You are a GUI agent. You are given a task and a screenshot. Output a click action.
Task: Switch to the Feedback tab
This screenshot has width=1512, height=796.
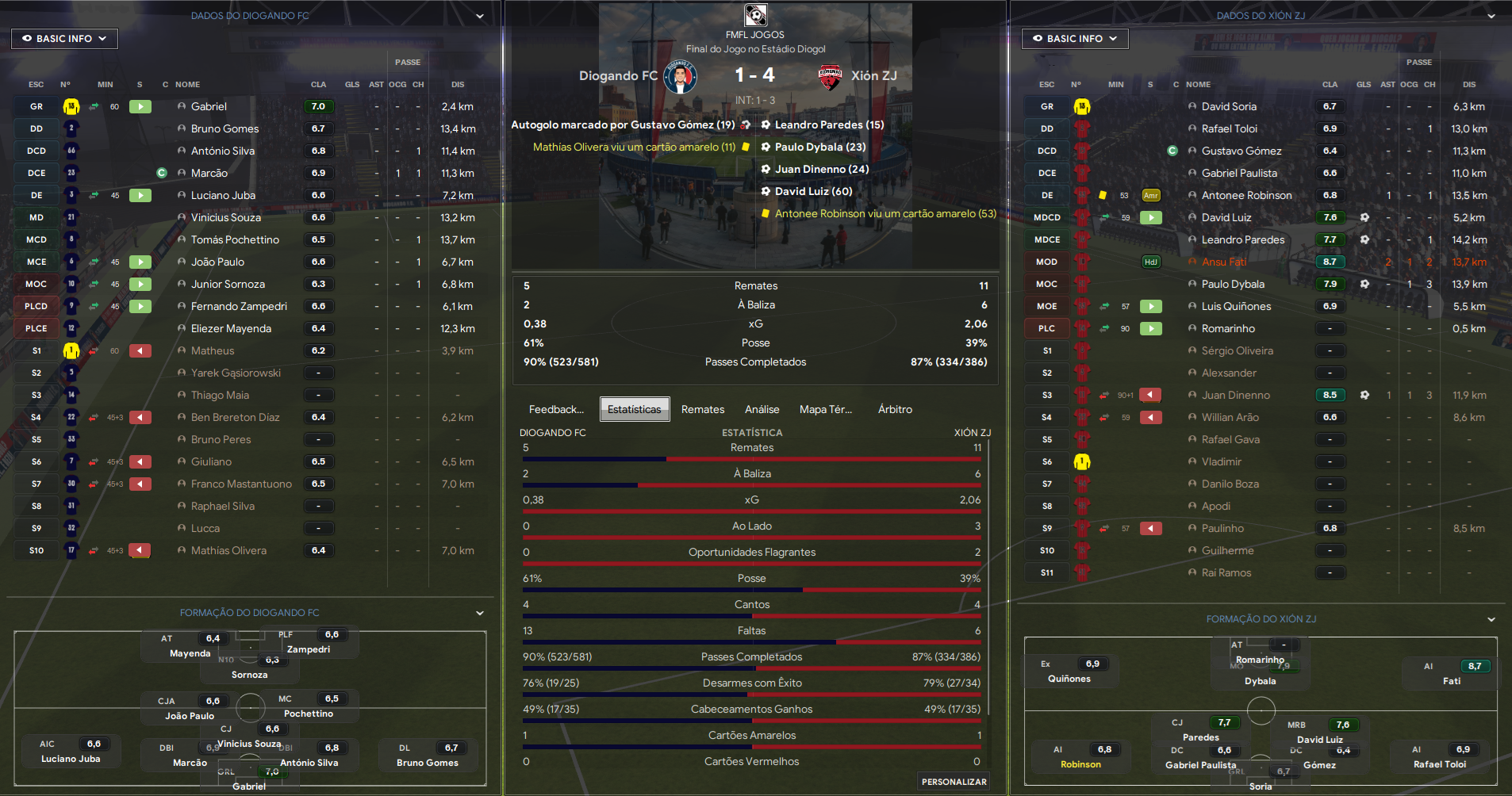(556, 409)
